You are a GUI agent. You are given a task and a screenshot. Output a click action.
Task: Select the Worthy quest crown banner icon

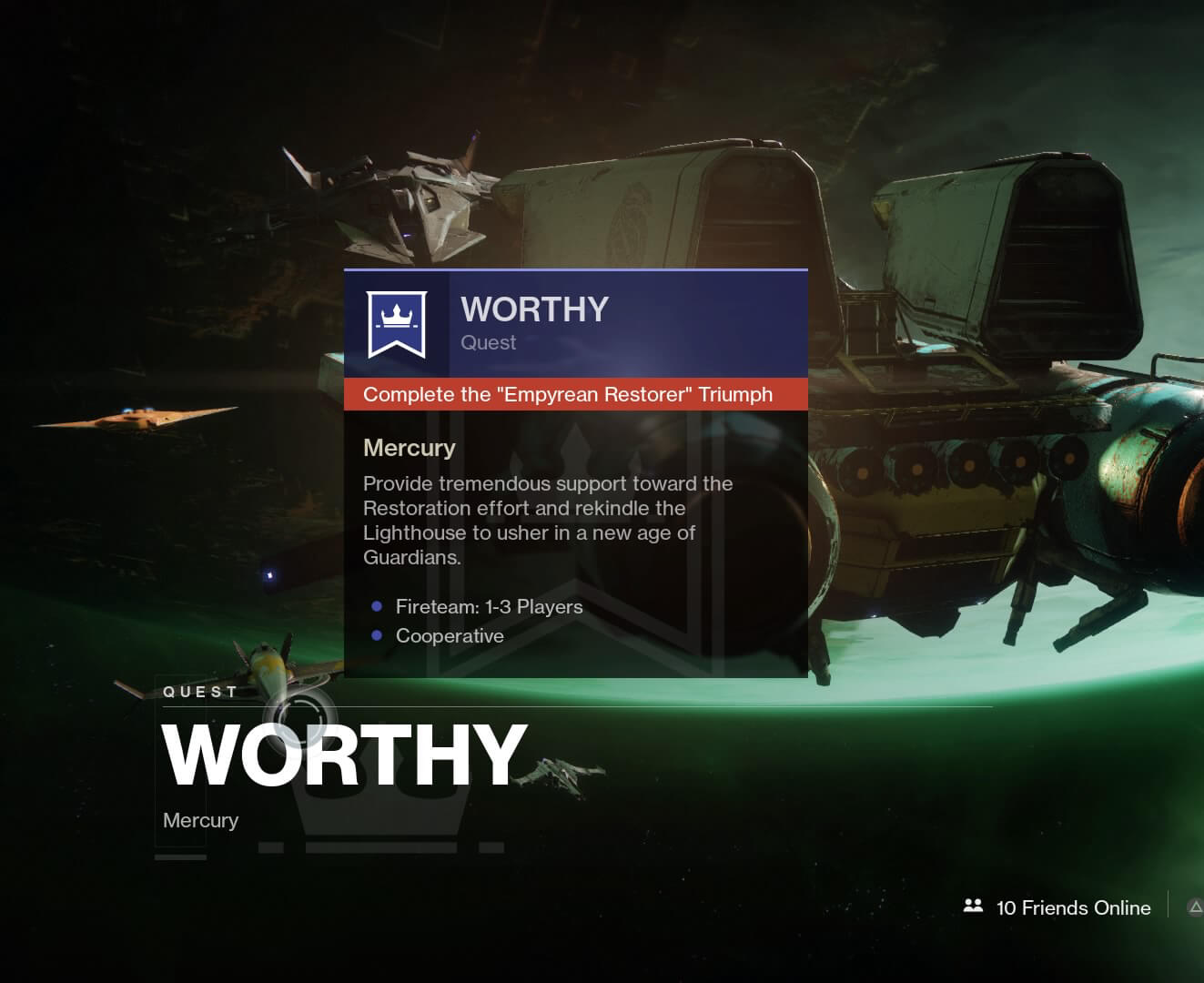click(x=396, y=324)
